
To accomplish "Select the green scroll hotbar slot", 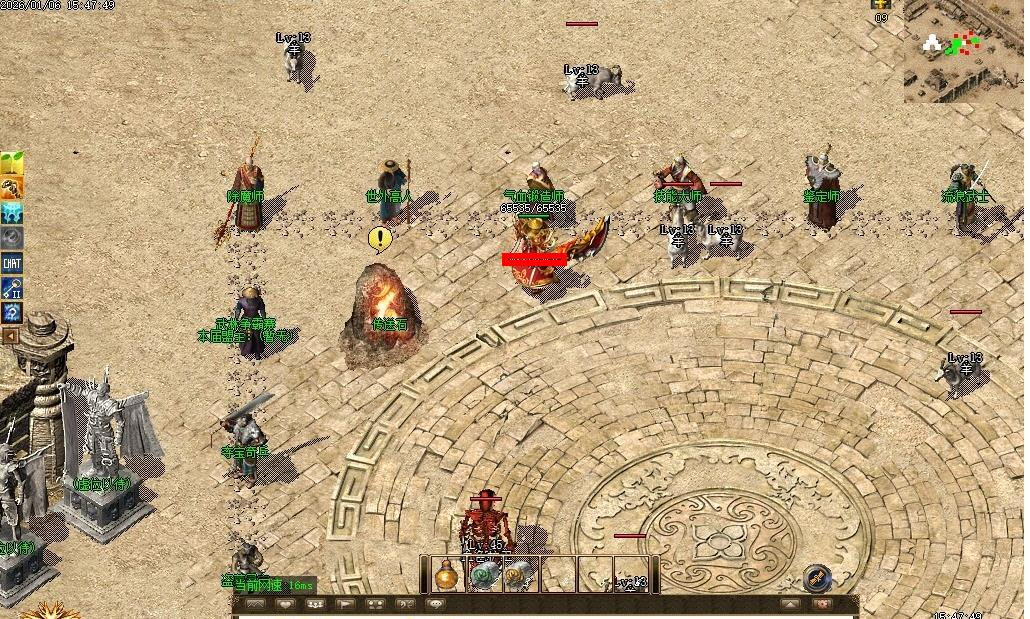I will (485, 575).
